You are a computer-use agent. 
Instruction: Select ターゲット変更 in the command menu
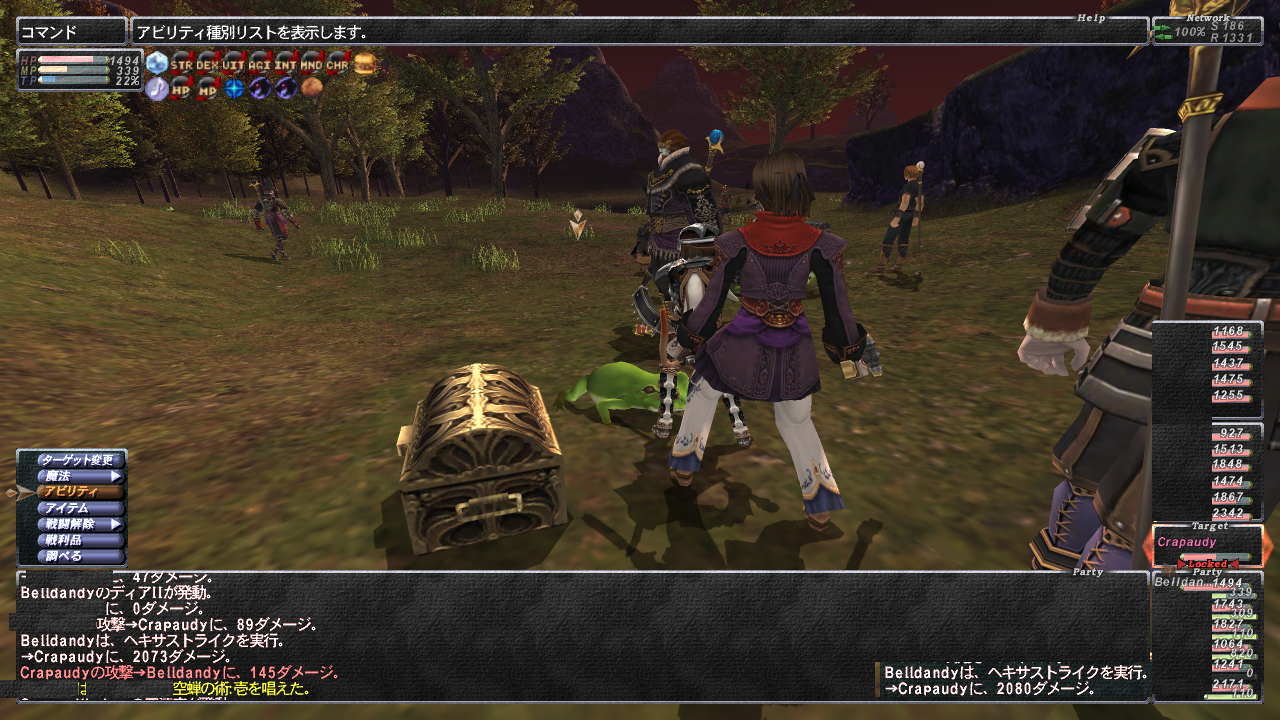(x=78, y=460)
